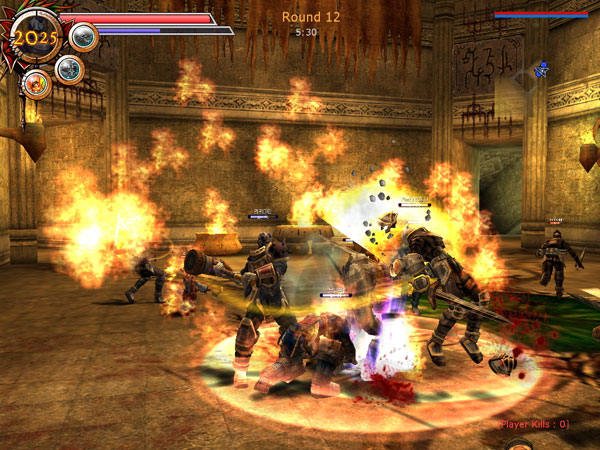
Task: Click the character portrait showing 2025
Action: 36,37
